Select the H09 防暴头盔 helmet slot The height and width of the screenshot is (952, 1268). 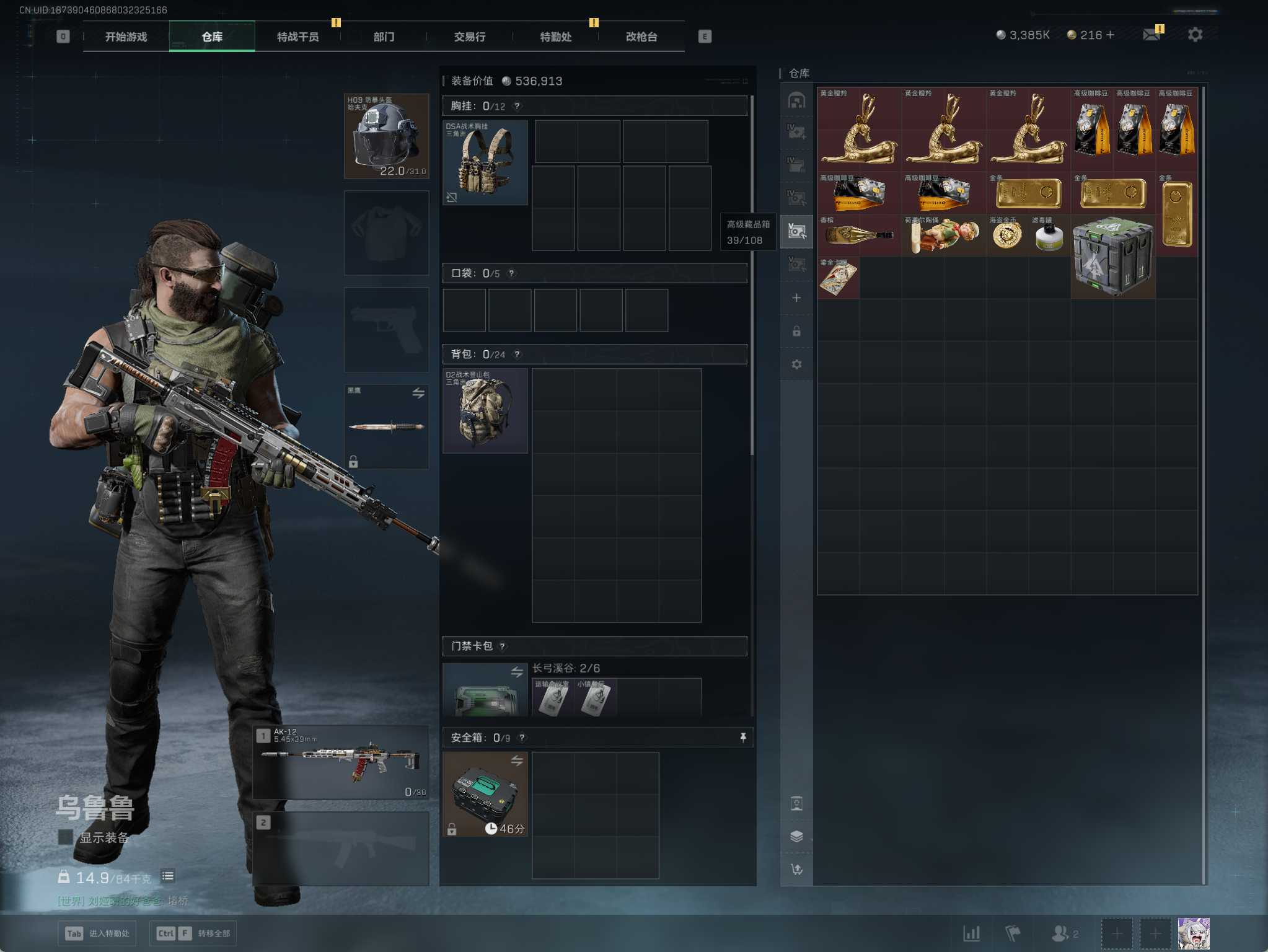tap(386, 136)
